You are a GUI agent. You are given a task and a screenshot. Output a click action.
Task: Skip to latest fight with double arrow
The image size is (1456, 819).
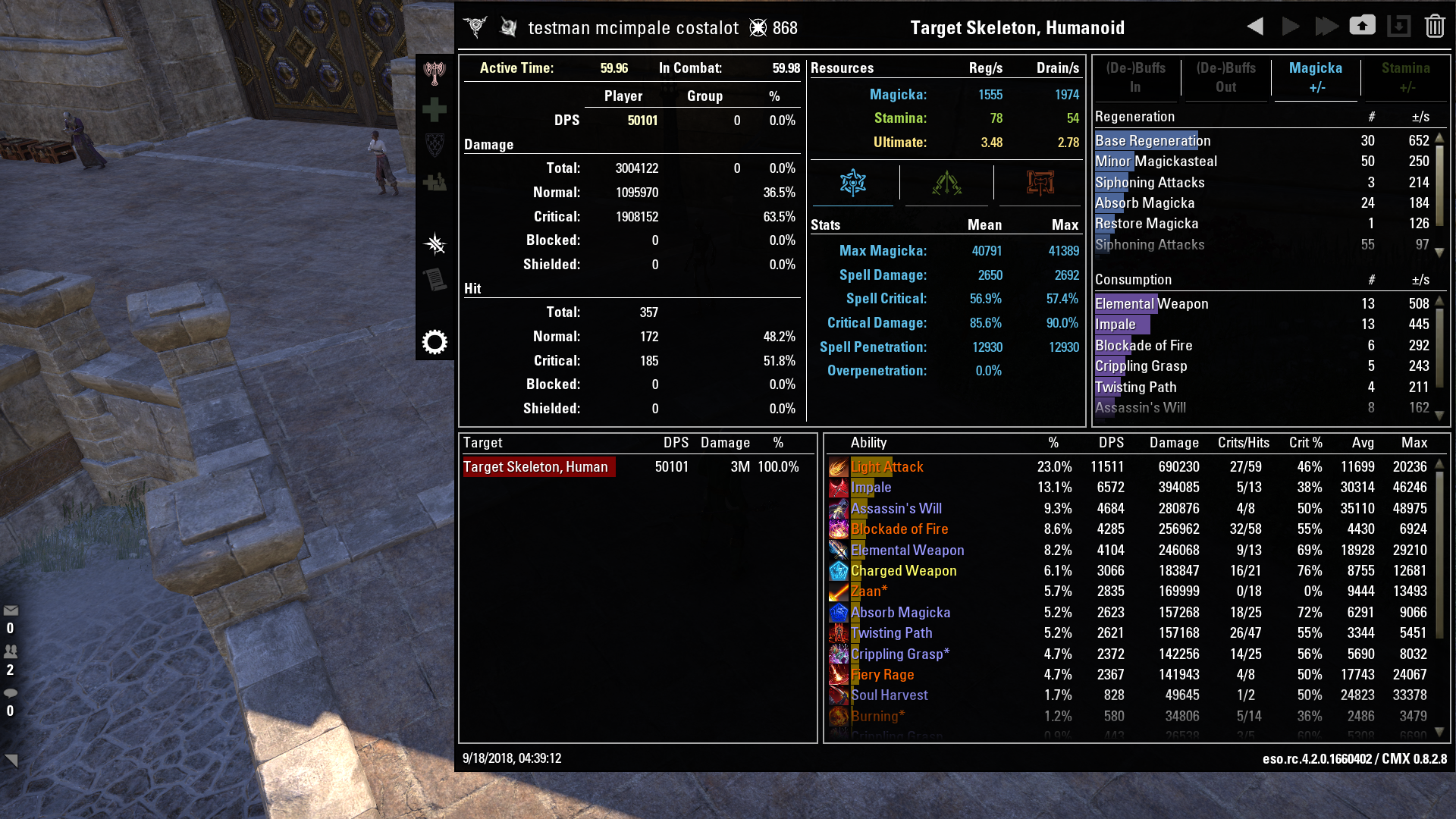[x=1326, y=25]
